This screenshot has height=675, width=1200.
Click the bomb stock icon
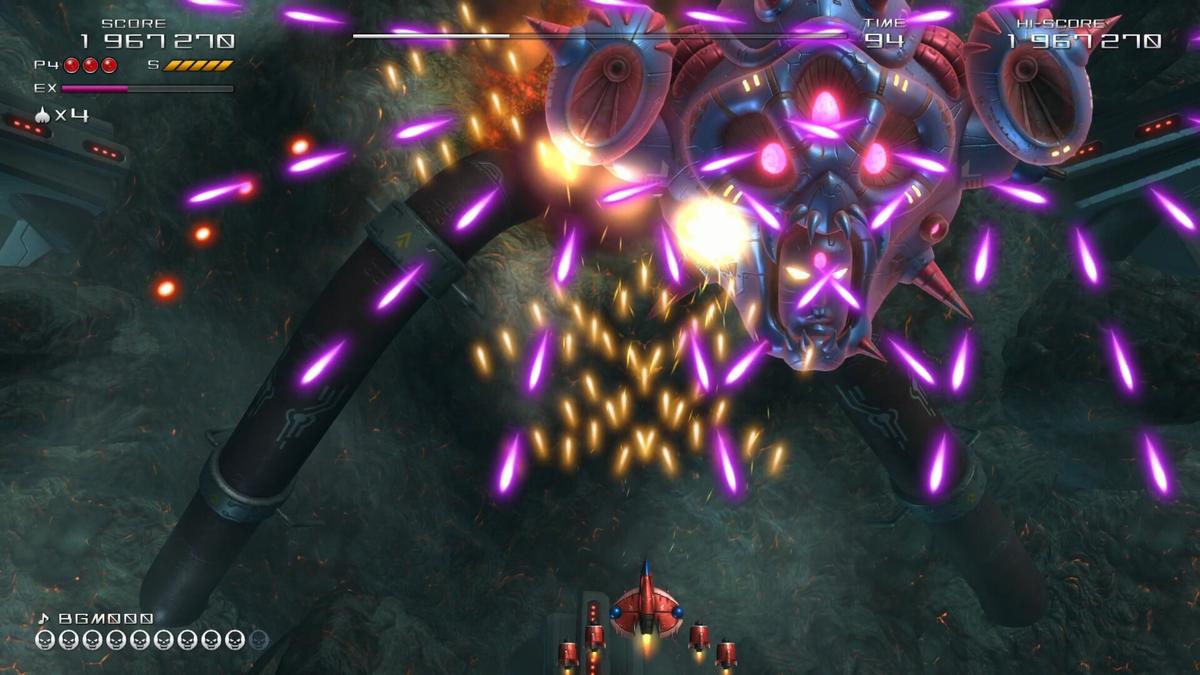pyautogui.click(x=42, y=115)
